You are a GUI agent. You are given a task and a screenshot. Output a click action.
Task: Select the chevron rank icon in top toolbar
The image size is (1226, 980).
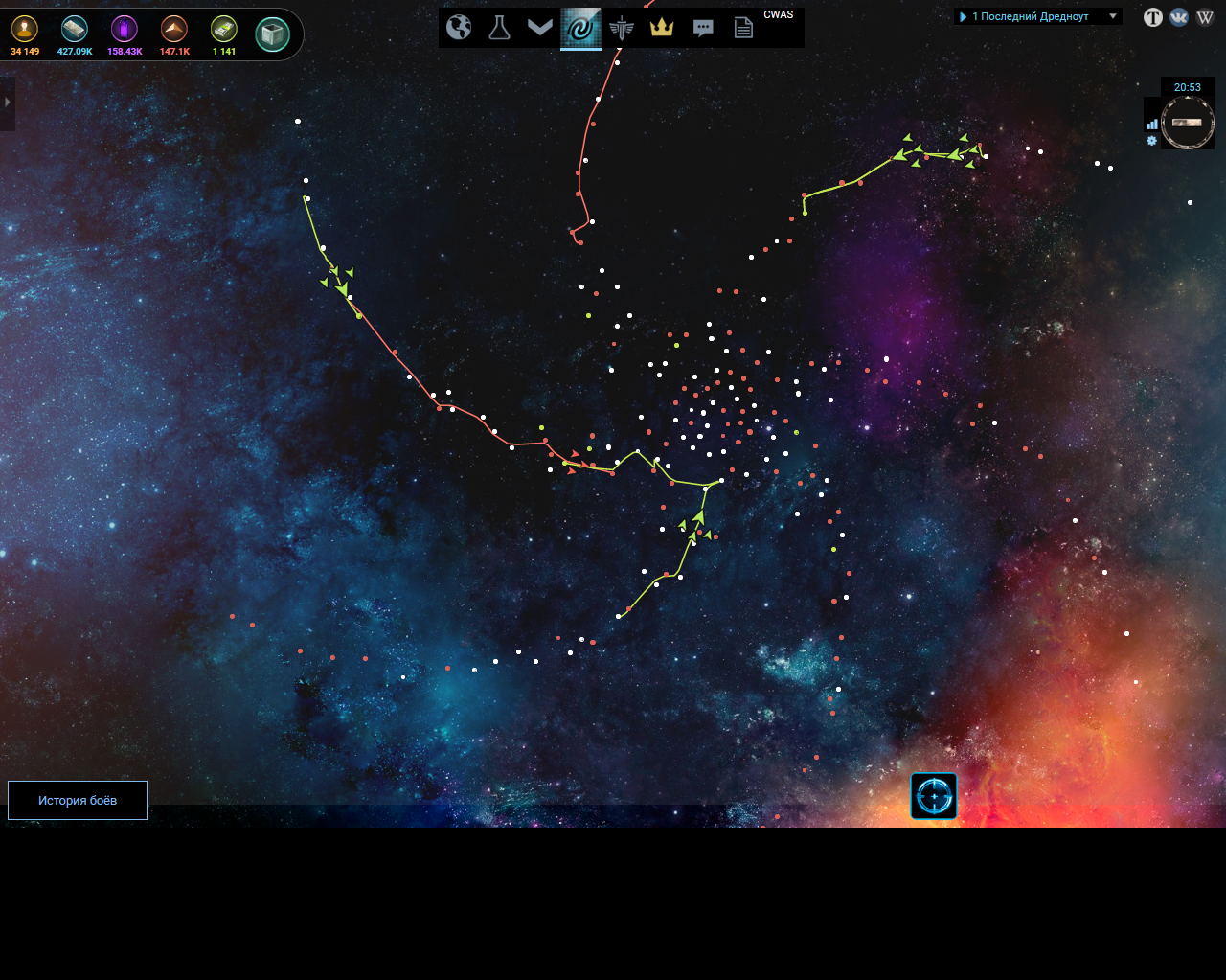[540, 27]
